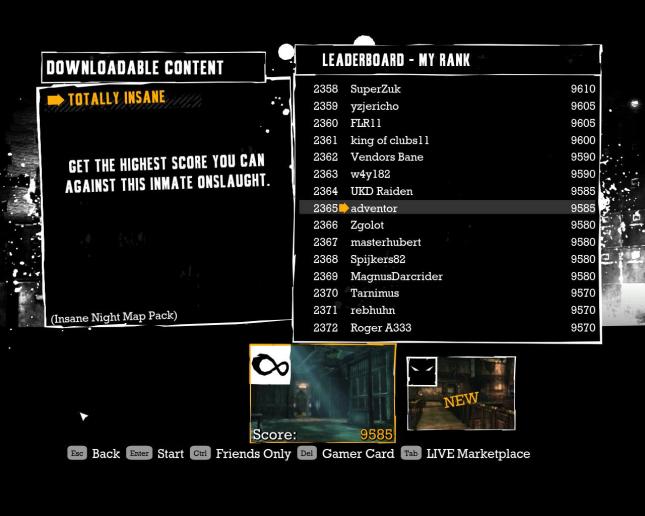The height and width of the screenshot is (516, 645).
Task: Open the LIVE Marketplace
Action: click(x=466, y=453)
